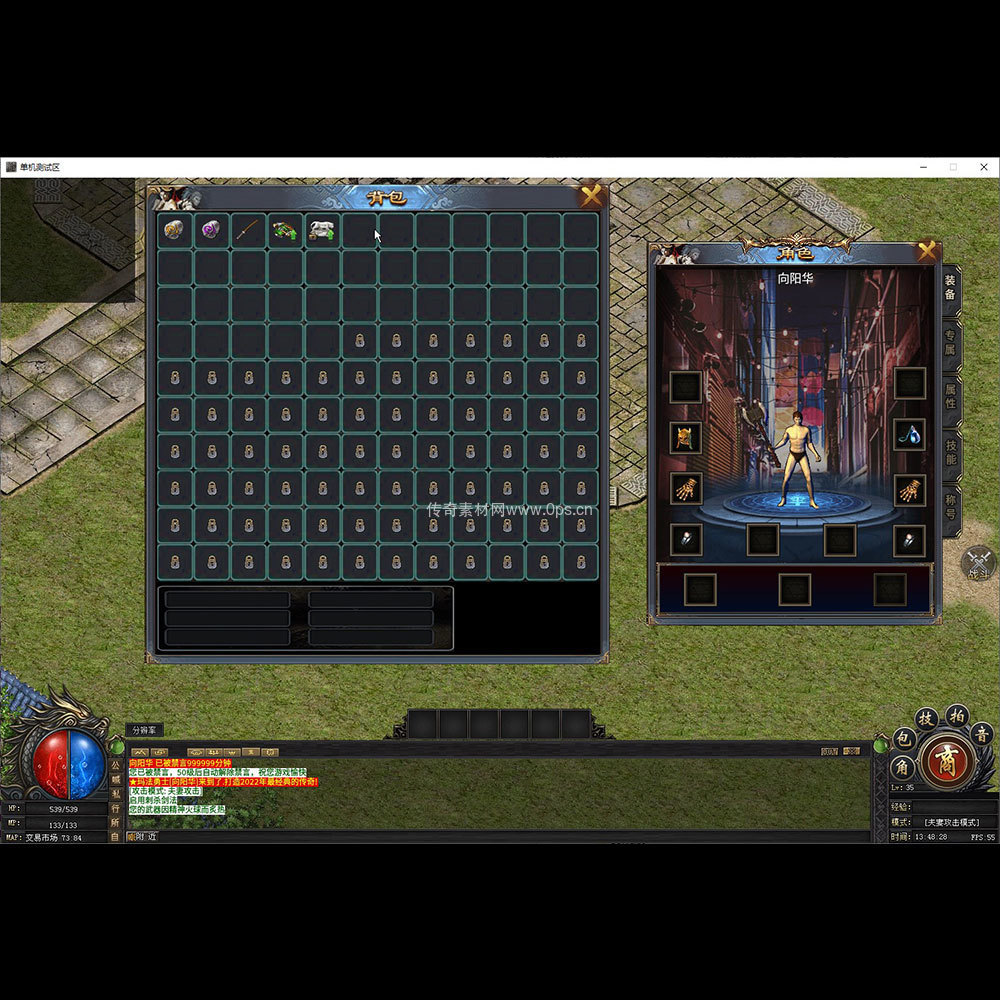Image resolution: width=1000 pixels, height=1000 pixels.
Task: Click the 战斗 crossed-swords battle button
Action: tap(978, 562)
